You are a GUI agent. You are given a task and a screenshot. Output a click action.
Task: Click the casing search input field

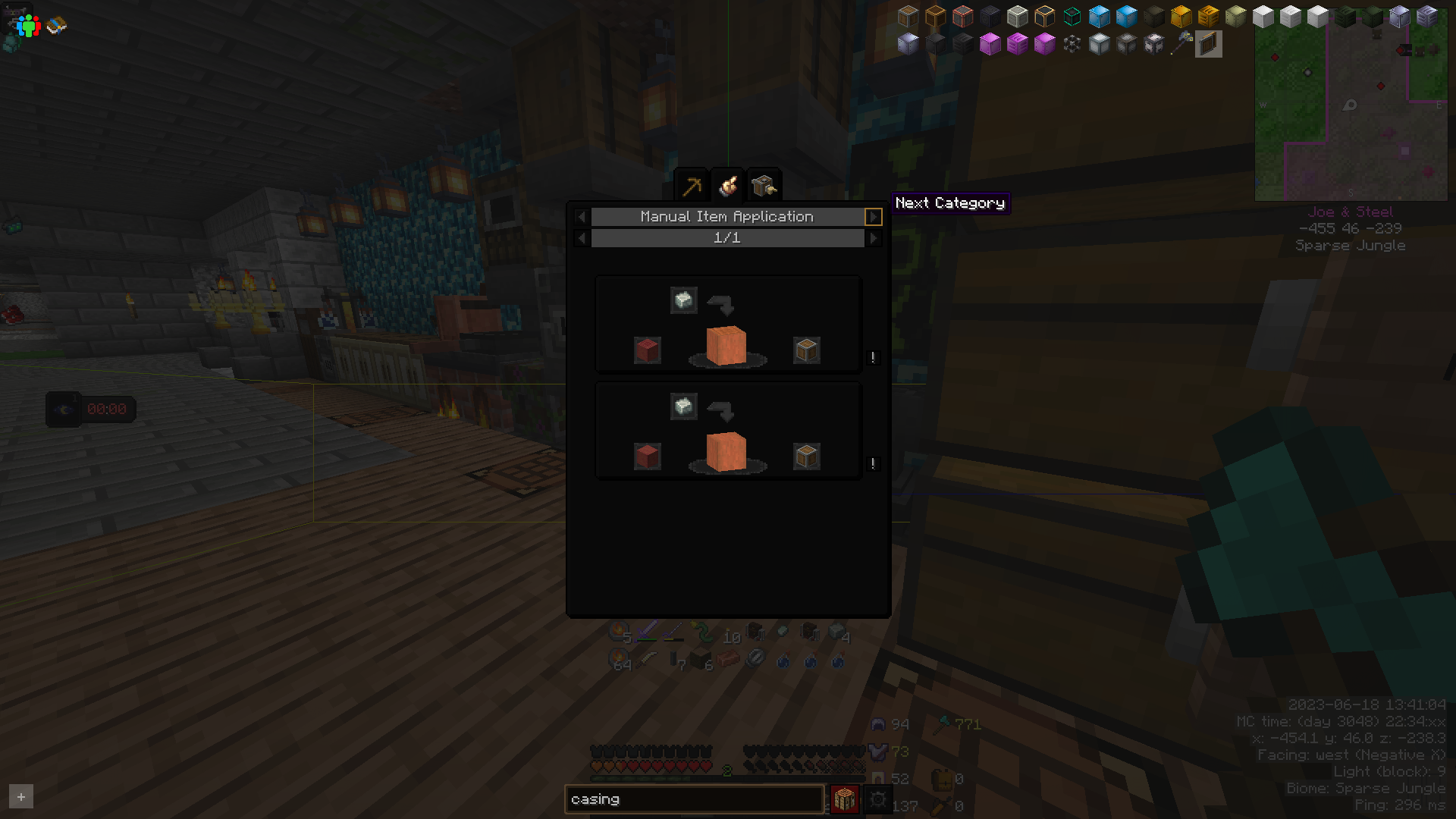tap(694, 799)
